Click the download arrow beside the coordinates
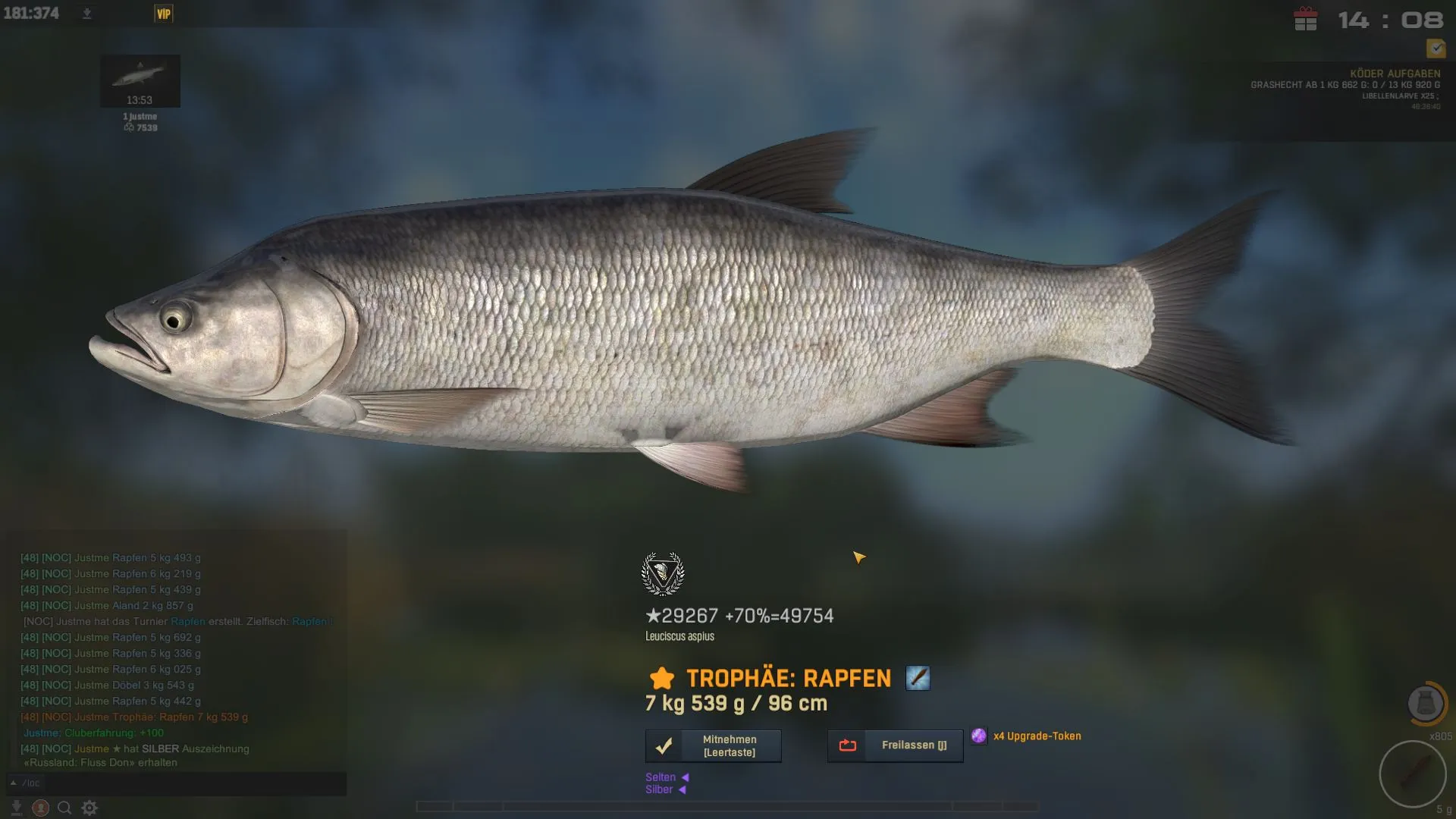Image resolution: width=1456 pixels, height=819 pixels. [x=87, y=14]
